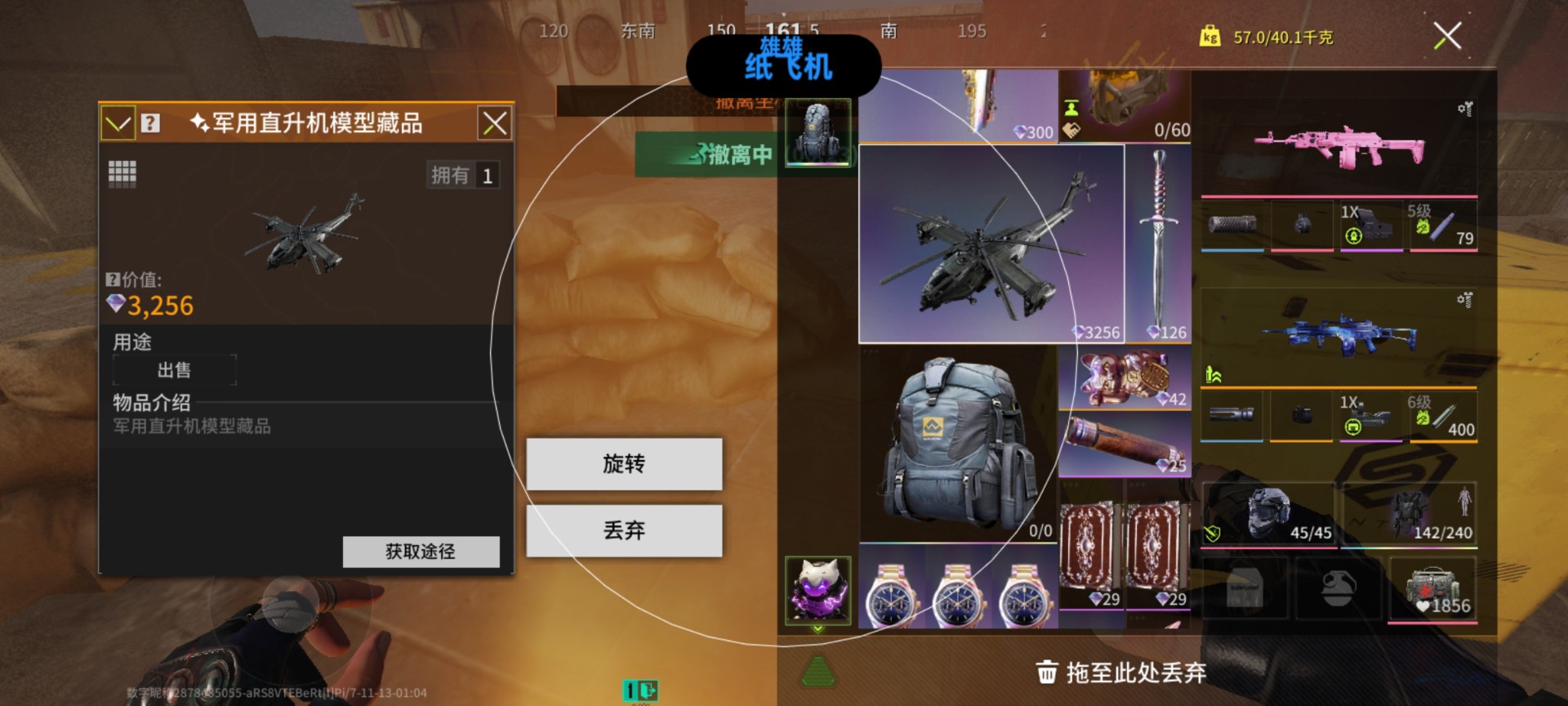Click the medkit slot showing 1856

1433,588
